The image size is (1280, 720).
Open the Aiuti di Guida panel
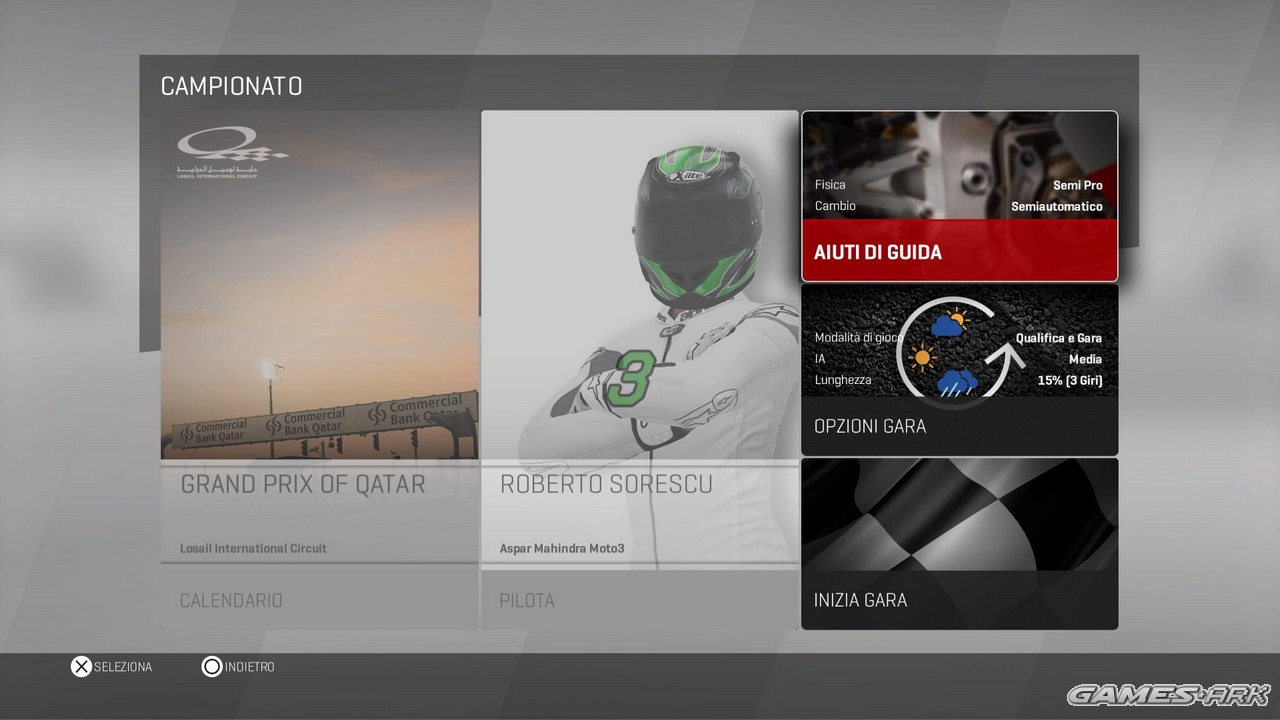pos(959,196)
